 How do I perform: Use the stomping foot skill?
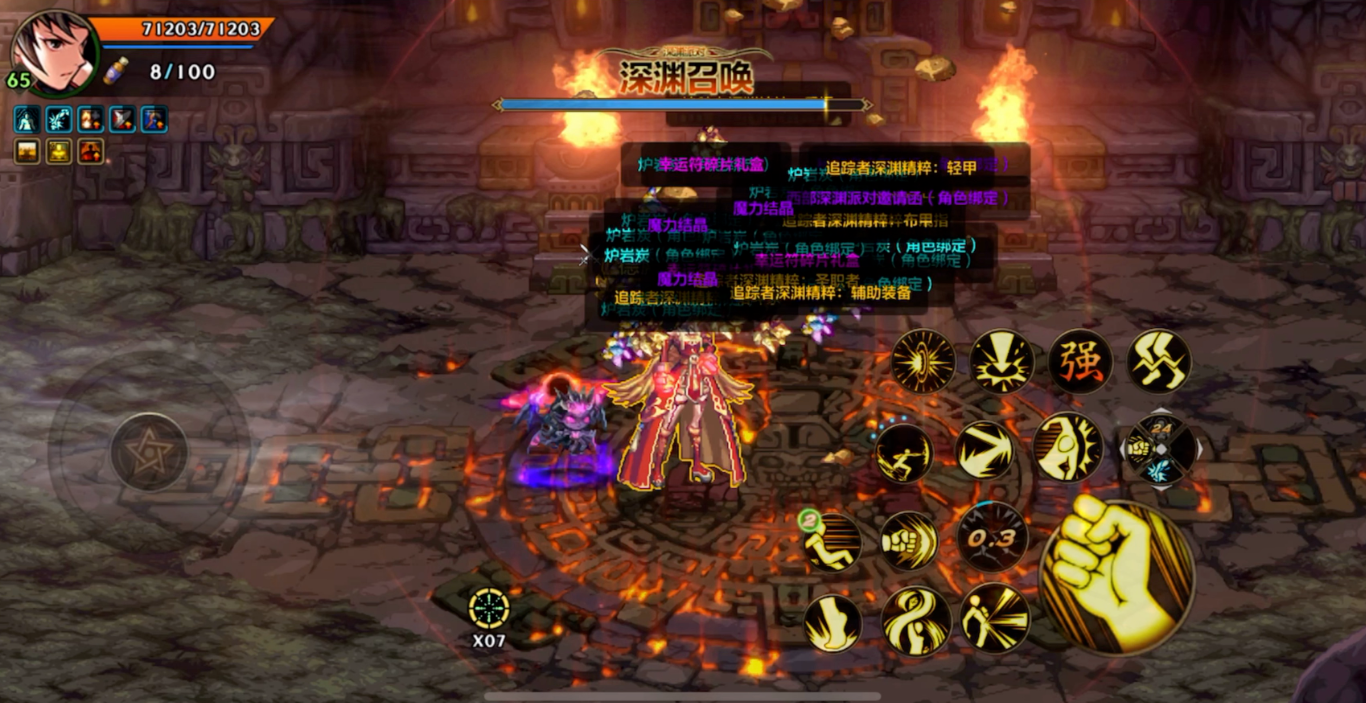tap(833, 623)
